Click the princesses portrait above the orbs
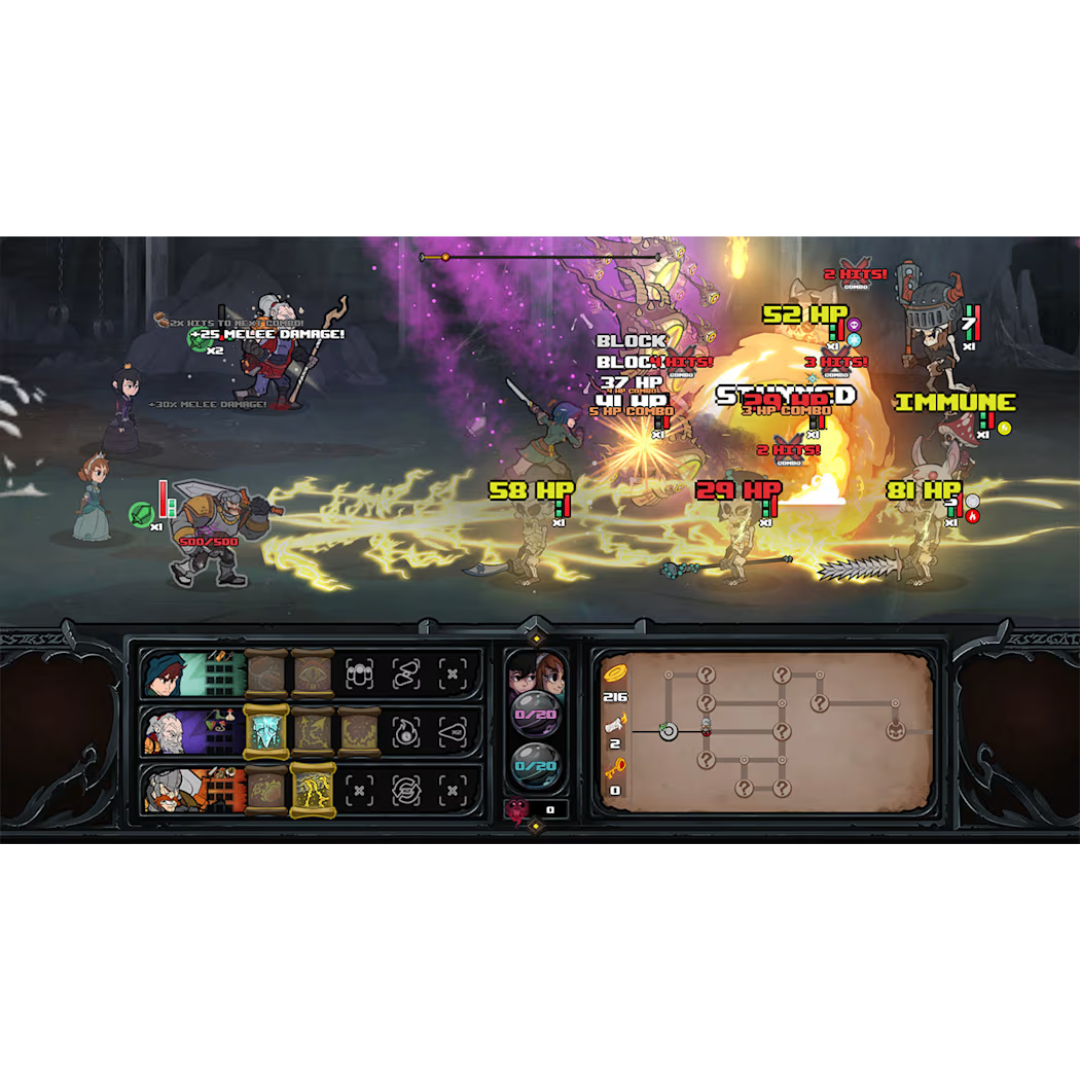1080x1080 pixels. click(x=536, y=672)
